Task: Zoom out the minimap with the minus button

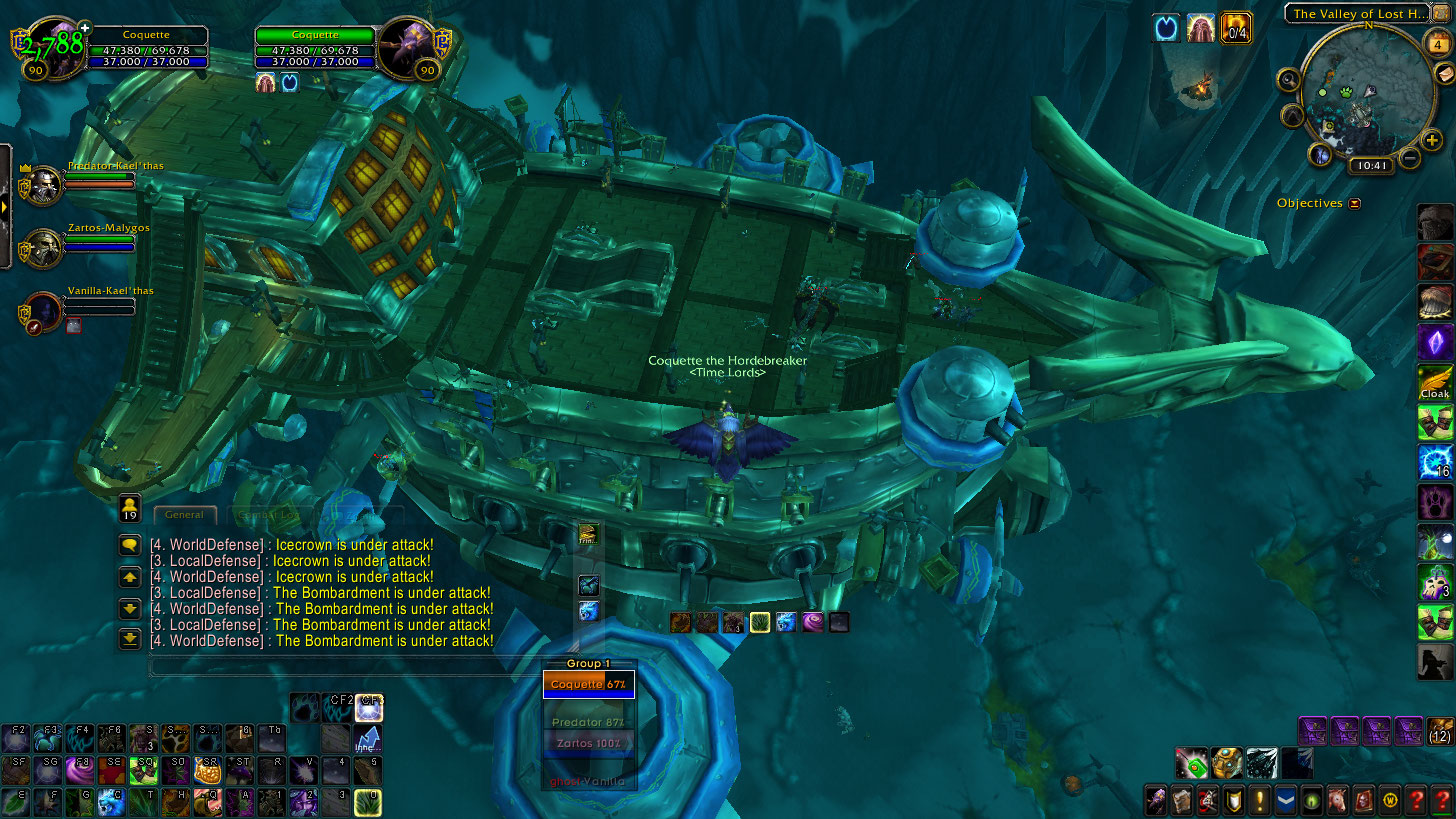Action: 1410,158
